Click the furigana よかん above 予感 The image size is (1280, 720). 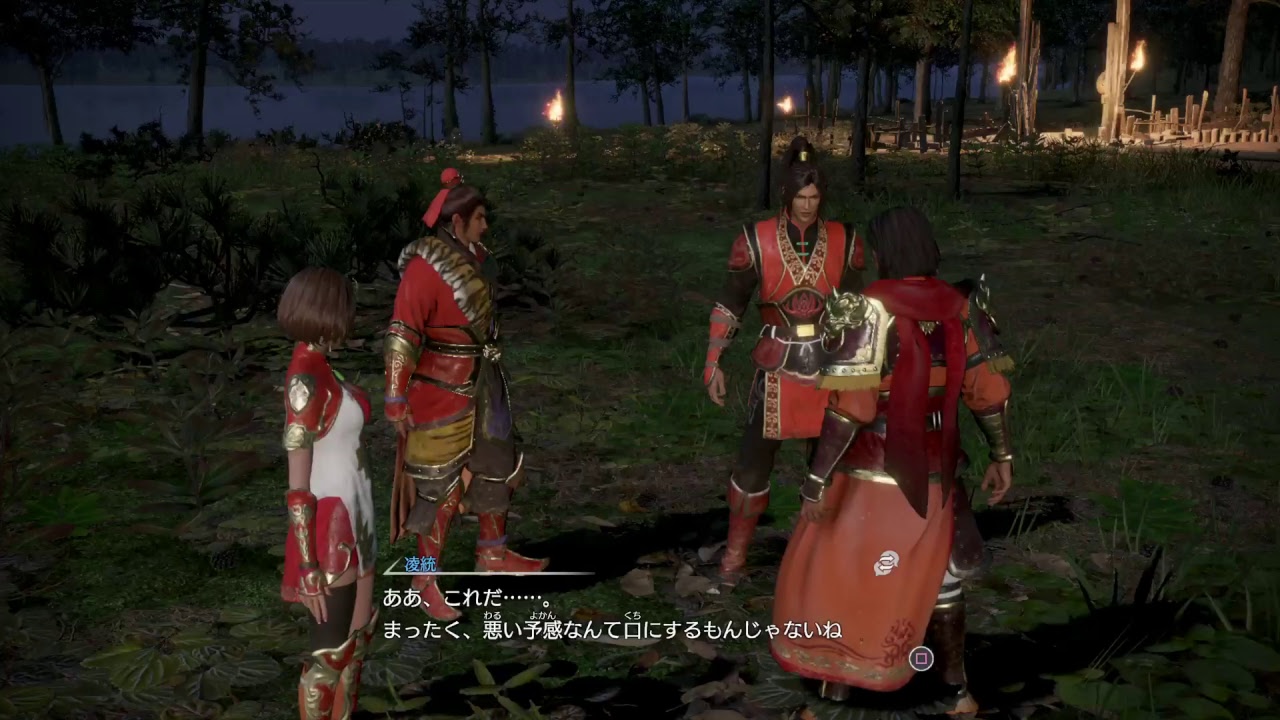pyautogui.click(x=543, y=616)
